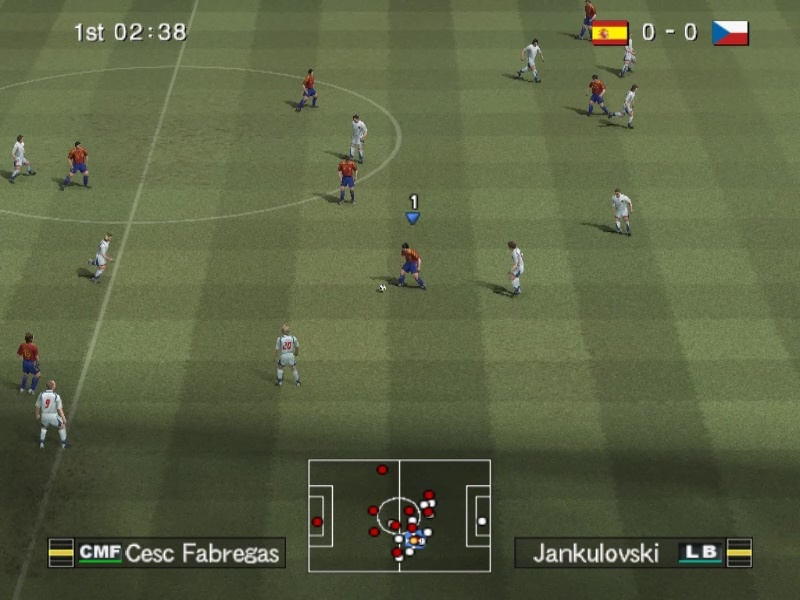
Task: Click the pitch radar minimap
Action: tap(399, 515)
